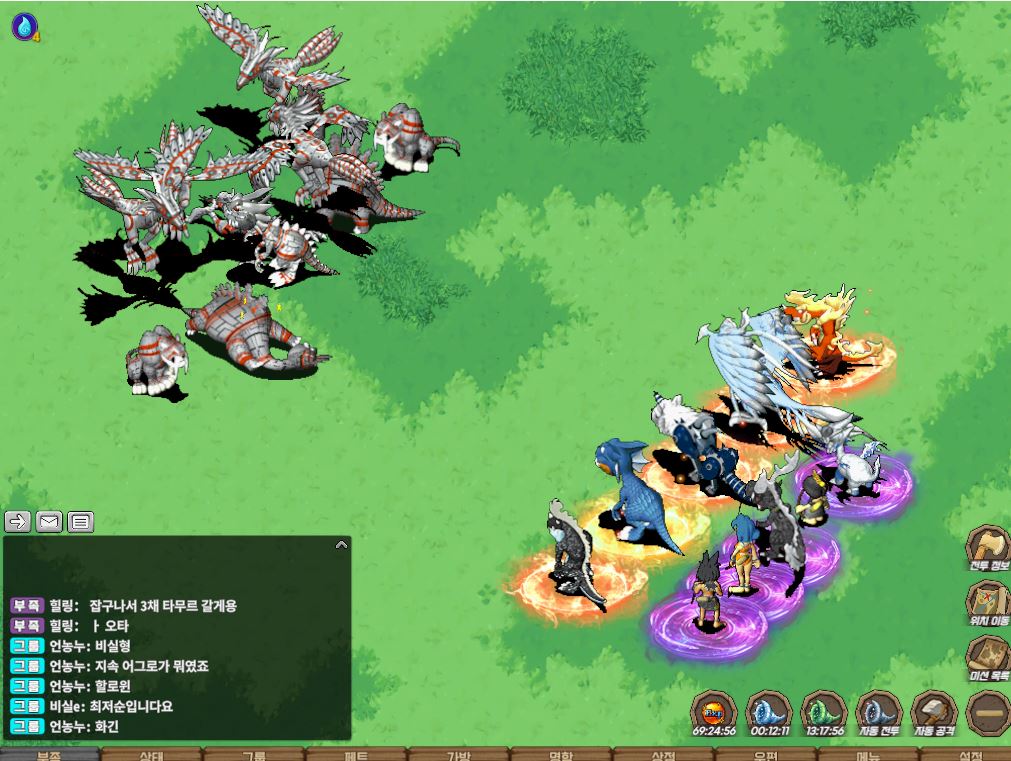The height and width of the screenshot is (761, 1011).
Task: Click the EXP buff icon
Action: 714,712
